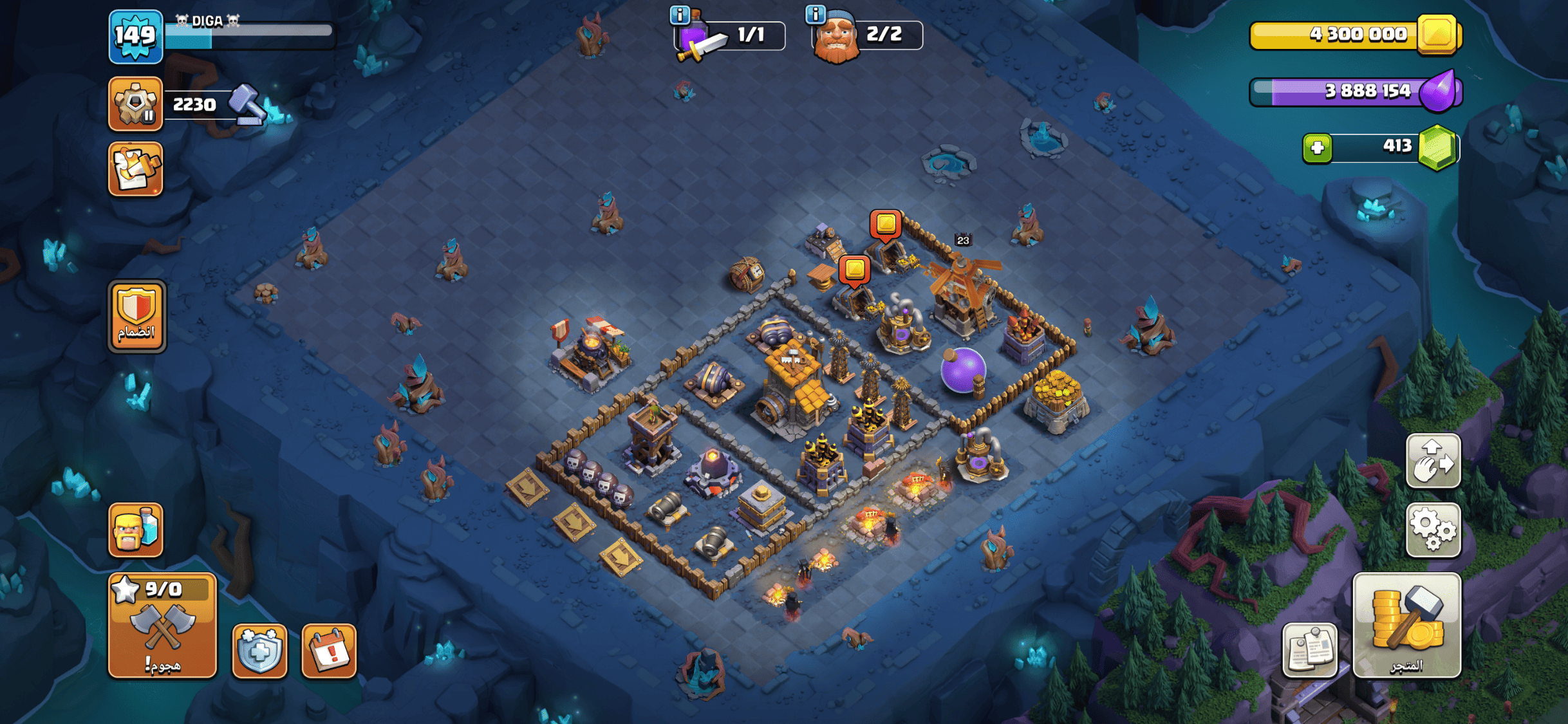Collect gold from the lower mine bubble
The image size is (1568, 724).
854,268
